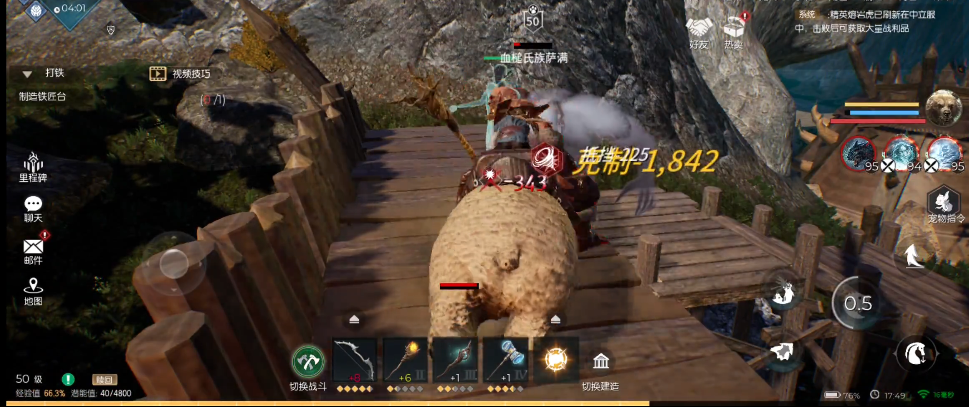Open the 制造铁匠台 quest objective
This screenshot has width=969, height=407.
tap(43, 97)
